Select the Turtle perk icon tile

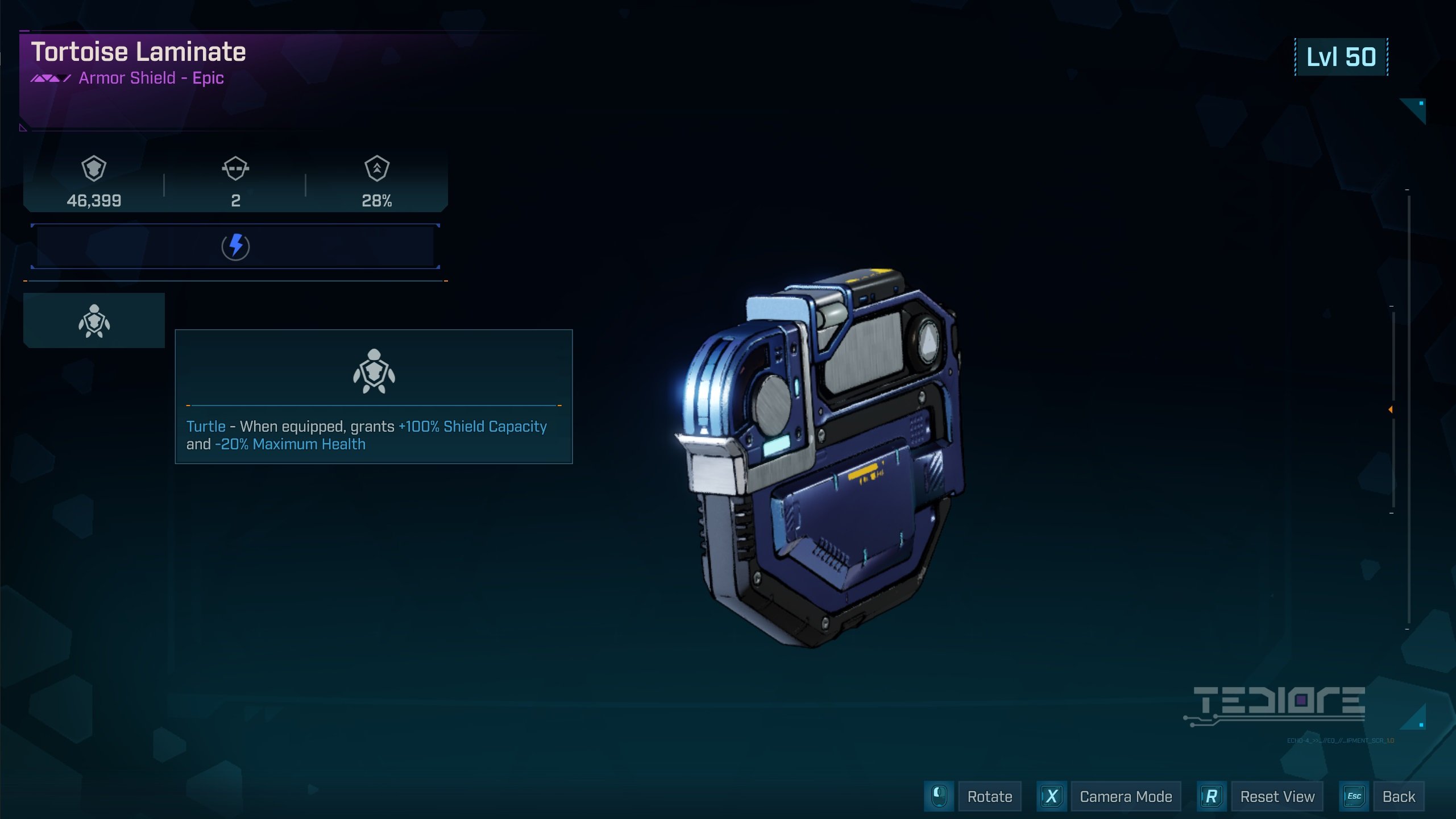(x=94, y=321)
